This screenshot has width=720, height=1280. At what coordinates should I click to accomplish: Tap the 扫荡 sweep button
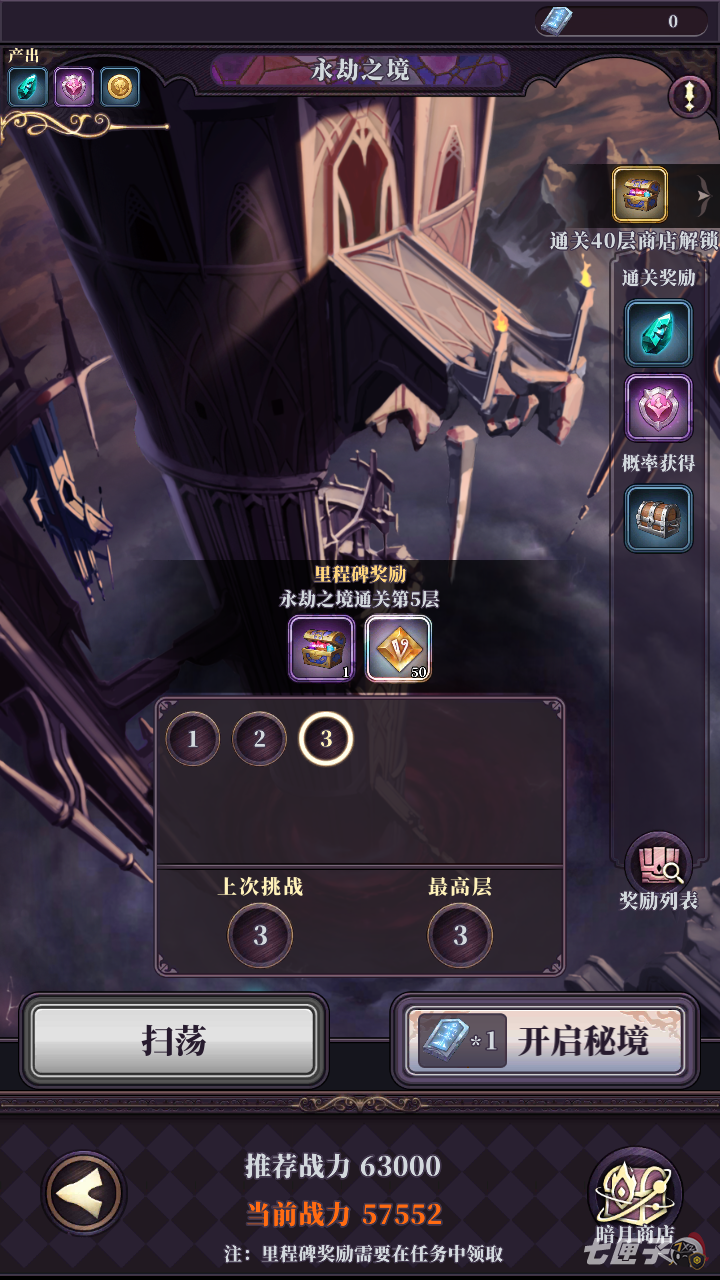[x=174, y=1041]
